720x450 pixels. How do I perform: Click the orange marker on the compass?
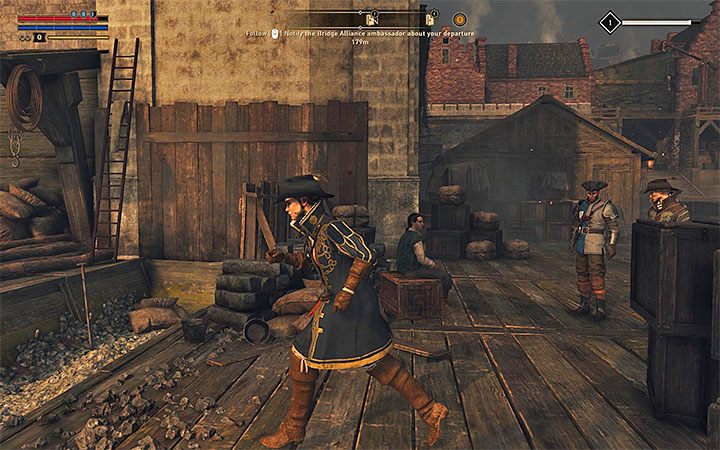[460, 19]
